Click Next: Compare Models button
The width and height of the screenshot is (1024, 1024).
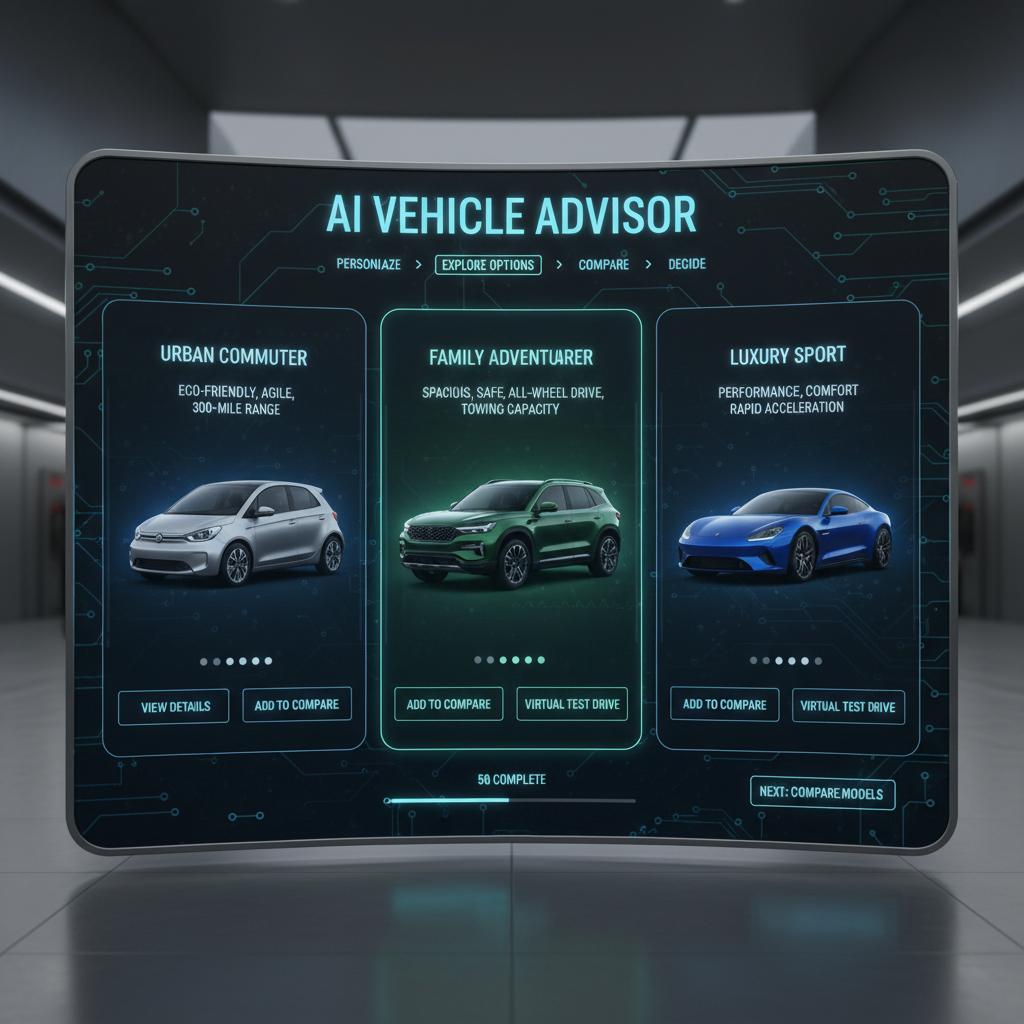click(x=822, y=792)
